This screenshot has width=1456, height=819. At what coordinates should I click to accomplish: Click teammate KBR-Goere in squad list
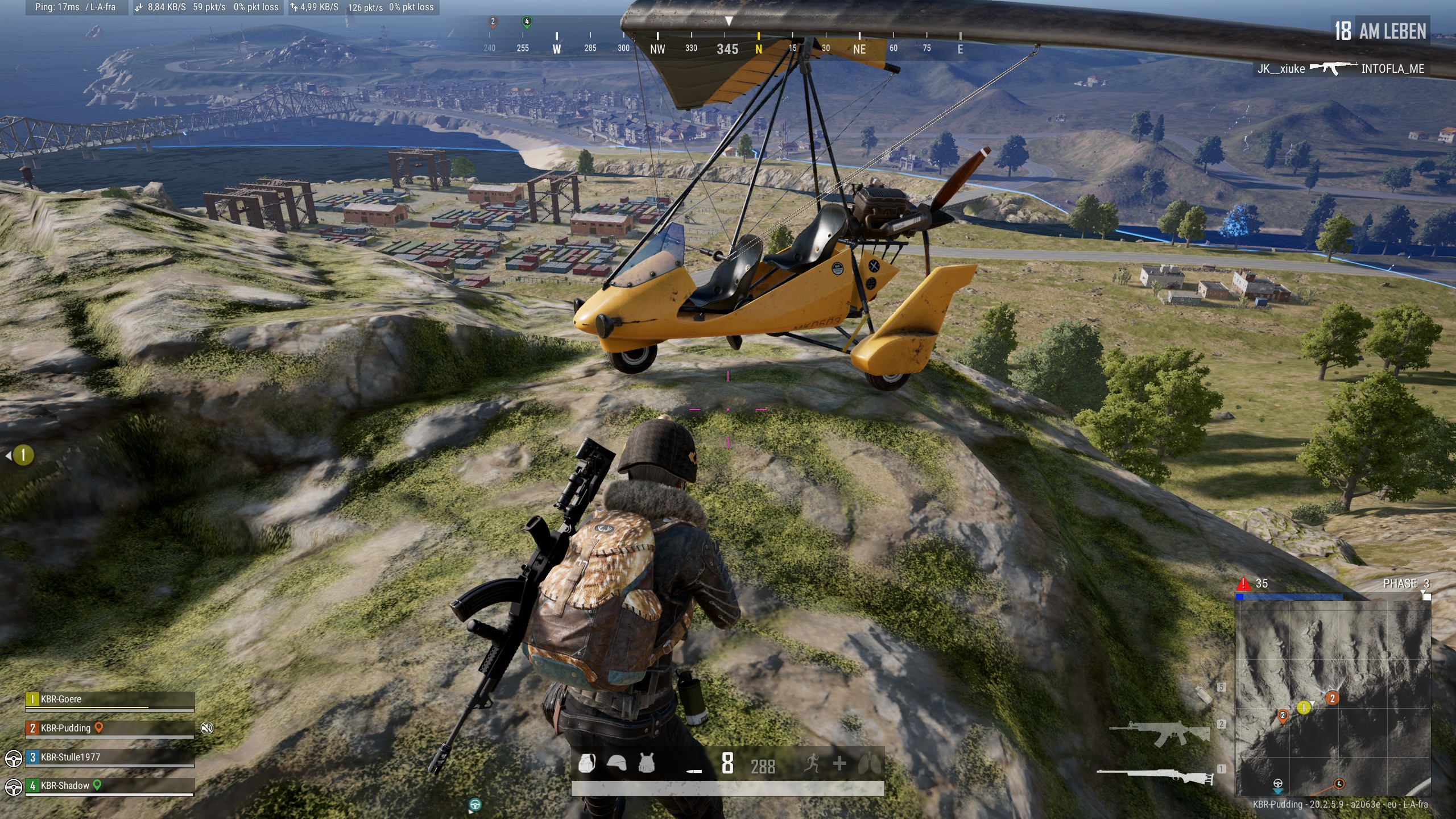tap(61, 699)
